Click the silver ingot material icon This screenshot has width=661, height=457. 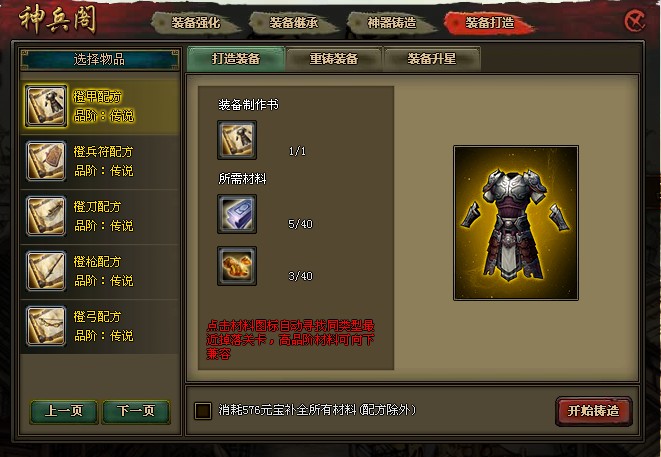click(x=237, y=214)
